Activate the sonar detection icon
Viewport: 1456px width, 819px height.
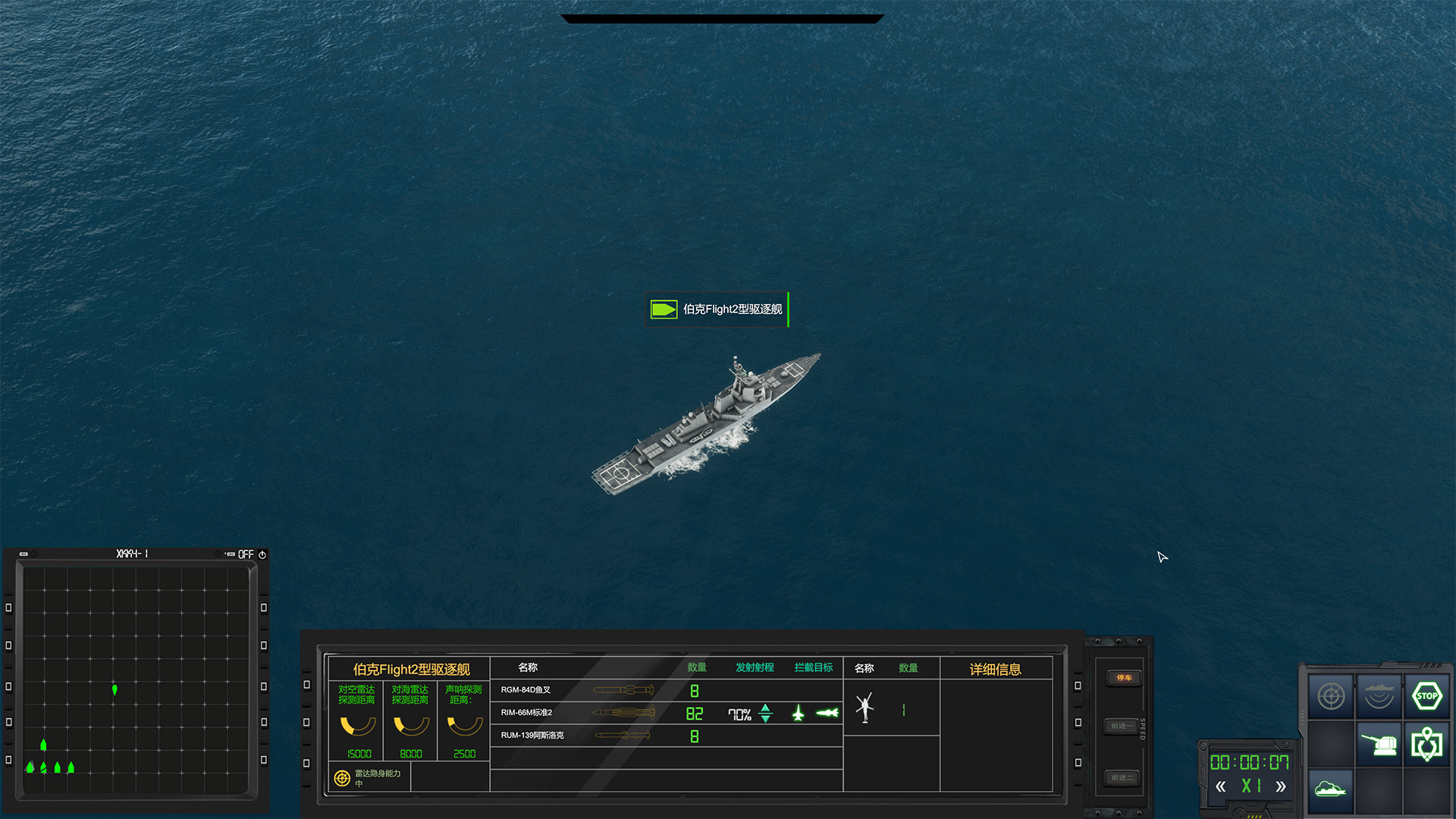point(1380,694)
